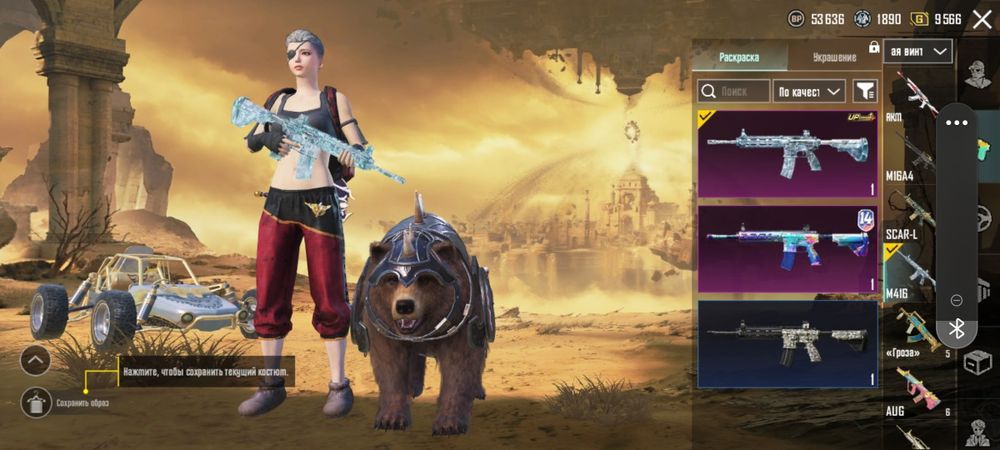Screen dimensions: 1000x450
Task: Click the gold G currency counter
Action: [947, 19]
